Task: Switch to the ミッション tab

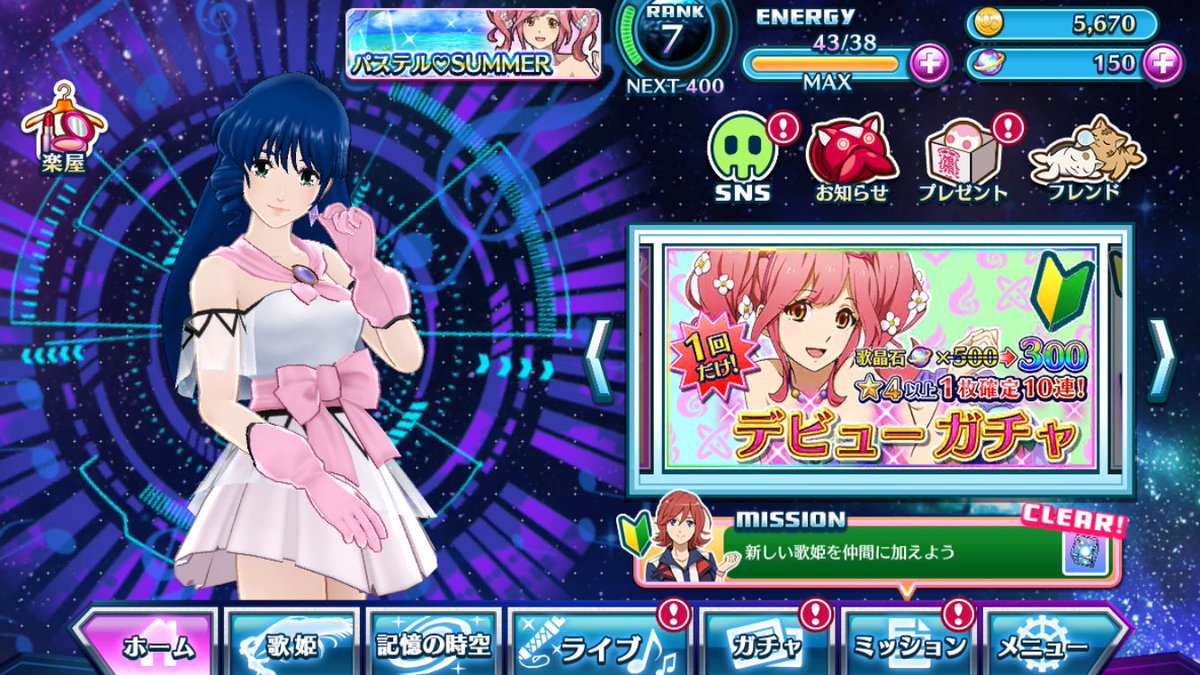Action: pyautogui.click(x=908, y=645)
